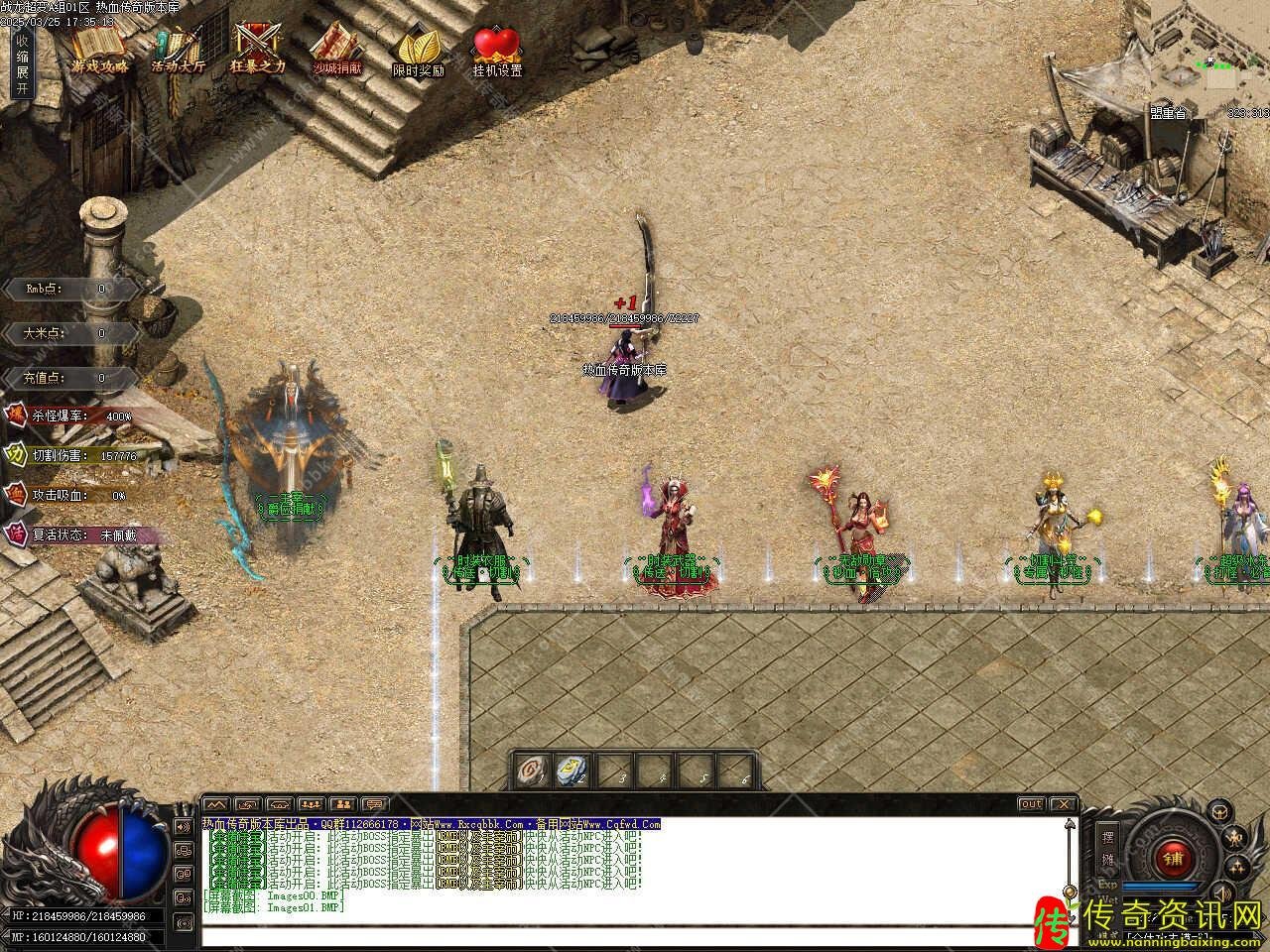Claim 限时奖励 golden leaves reward
Screen dimensions: 1270x952
point(418,50)
